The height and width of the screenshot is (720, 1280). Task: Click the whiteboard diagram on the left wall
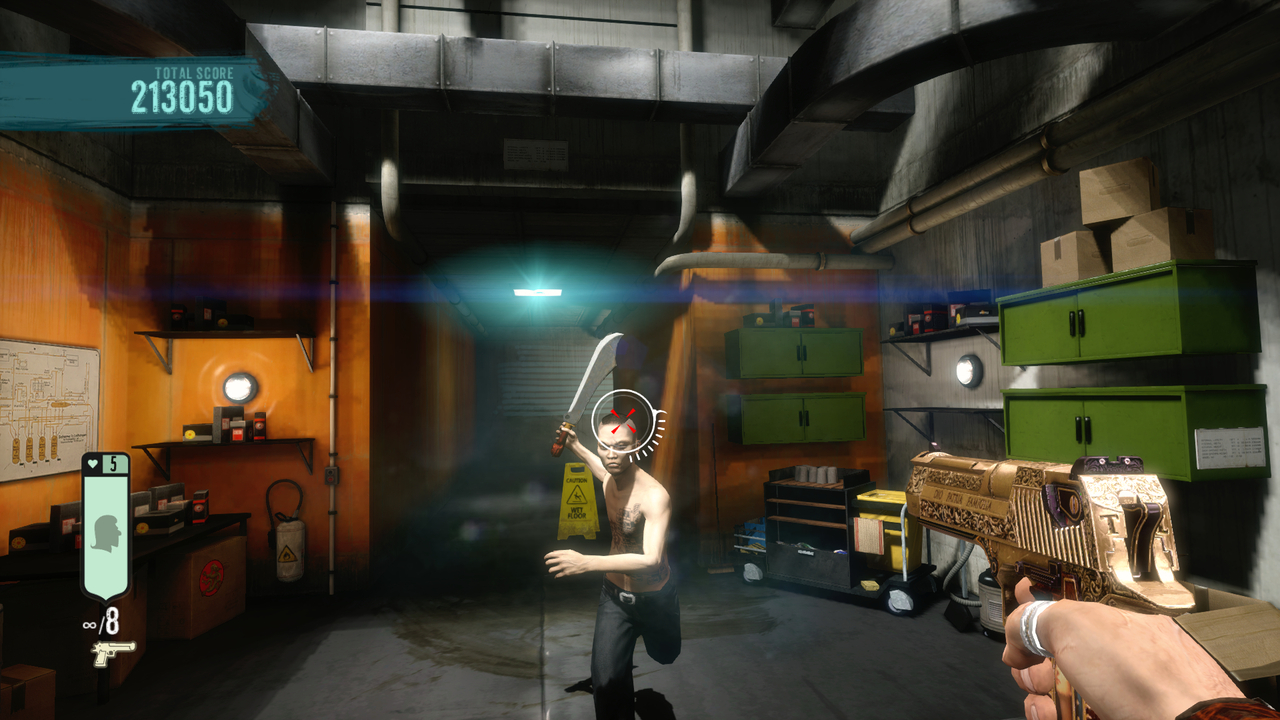(45, 400)
